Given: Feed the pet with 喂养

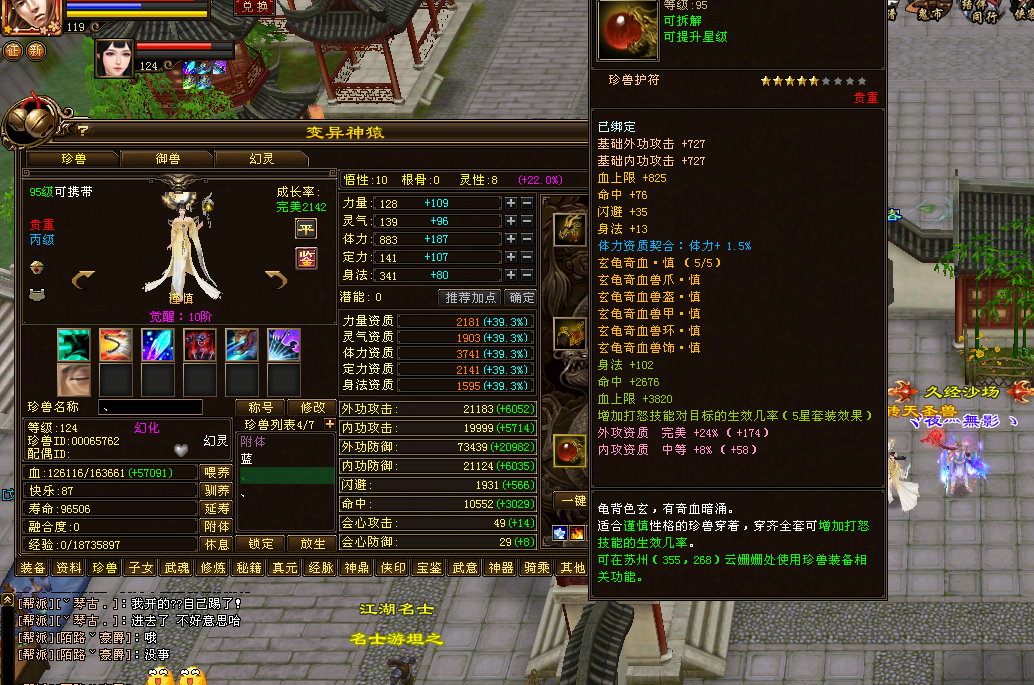Looking at the screenshot, I should (x=217, y=472).
